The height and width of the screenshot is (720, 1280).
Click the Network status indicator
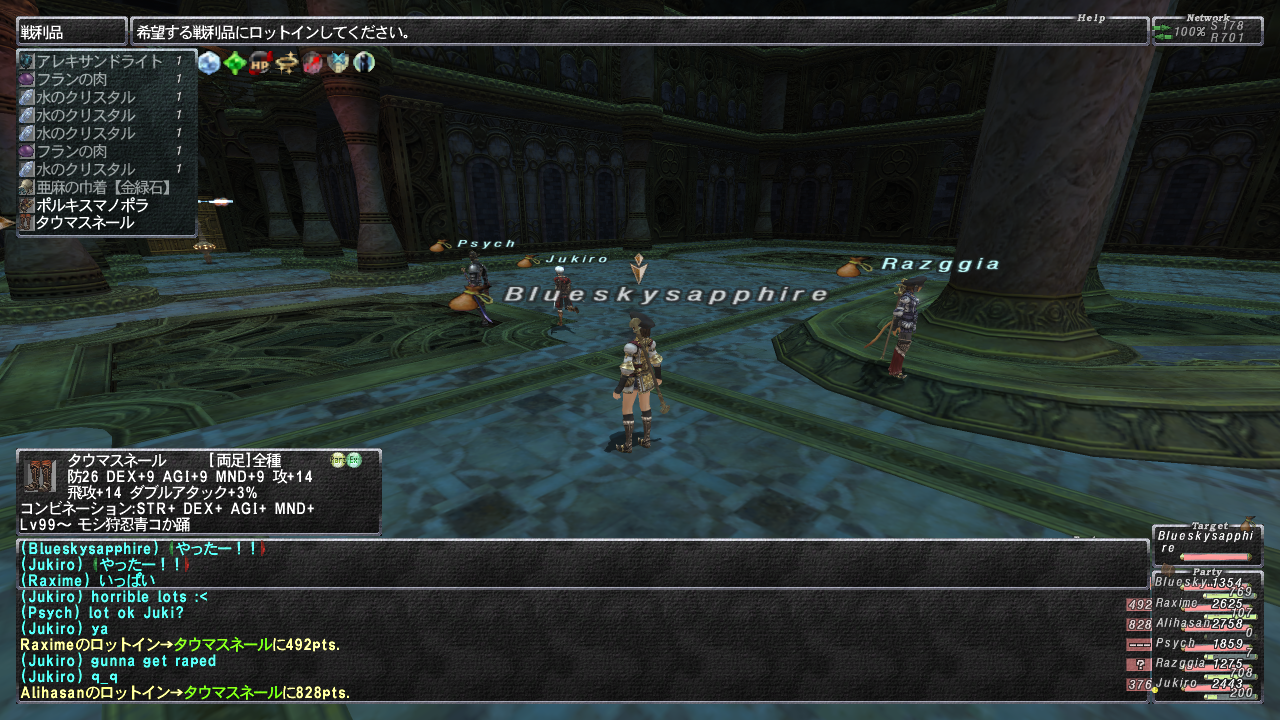coord(1206,31)
